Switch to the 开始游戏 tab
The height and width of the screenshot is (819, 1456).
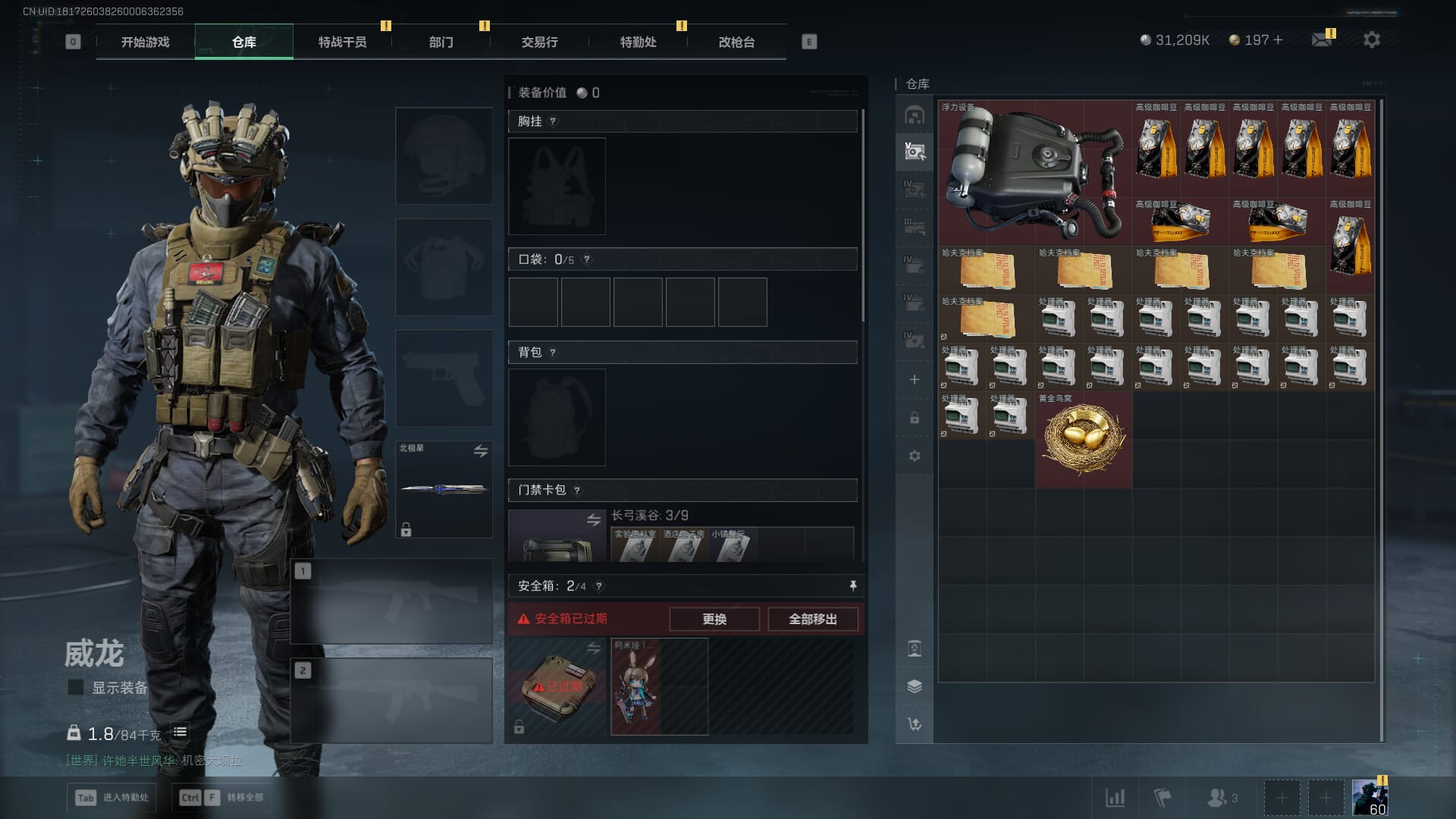click(x=146, y=42)
